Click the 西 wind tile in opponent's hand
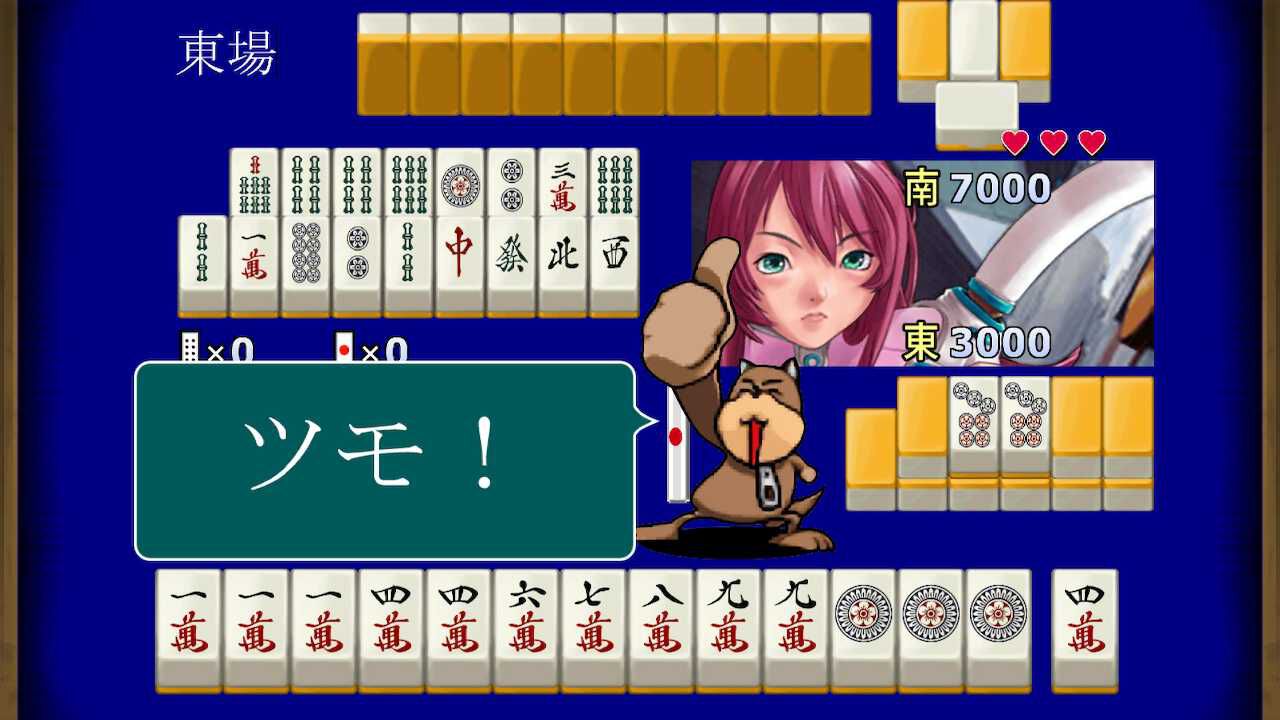Image resolution: width=1280 pixels, height=720 pixels. [x=613, y=250]
